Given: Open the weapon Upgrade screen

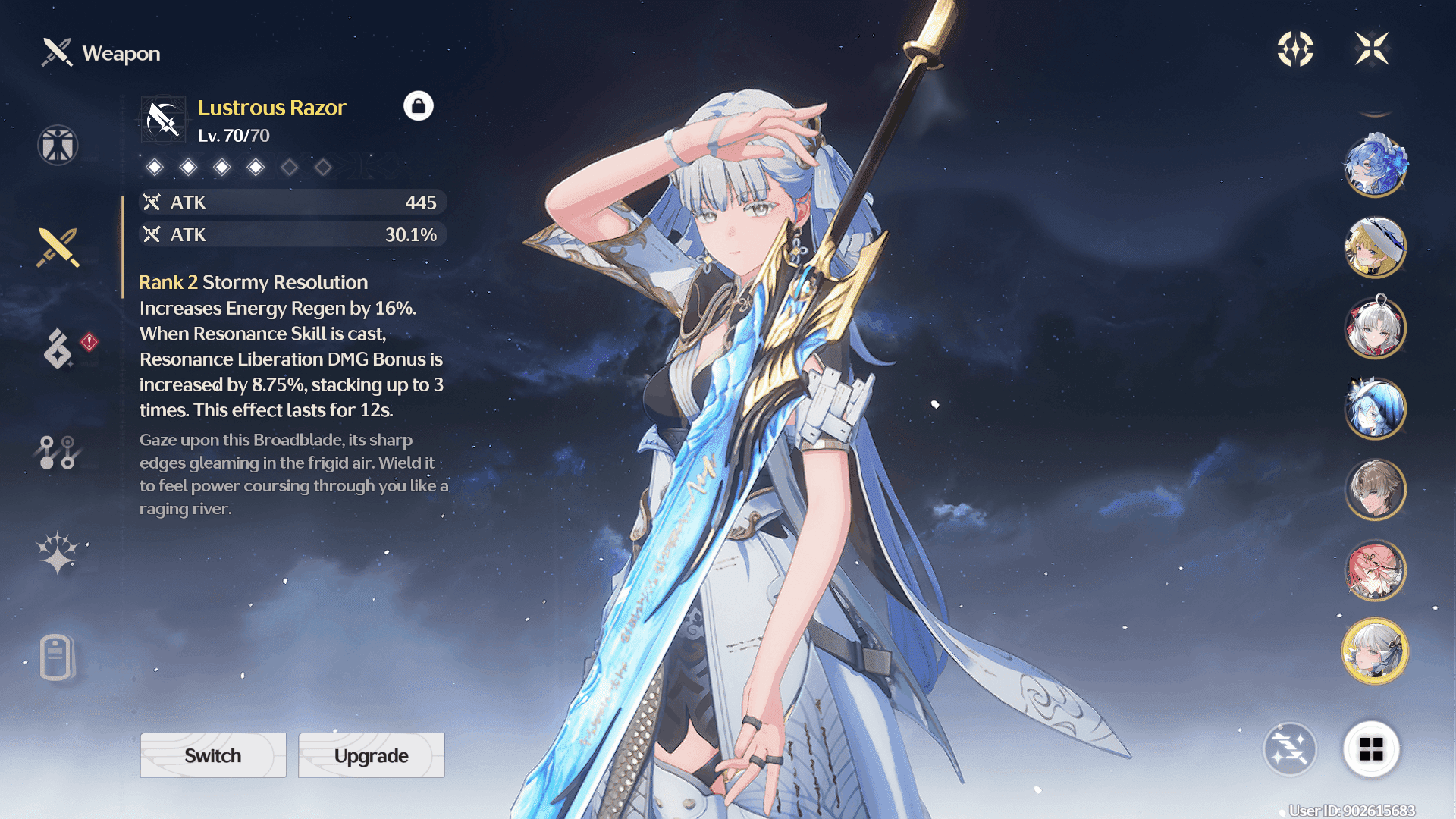Looking at the screenshot, I should pyautogui.click(x=371, y=755).
